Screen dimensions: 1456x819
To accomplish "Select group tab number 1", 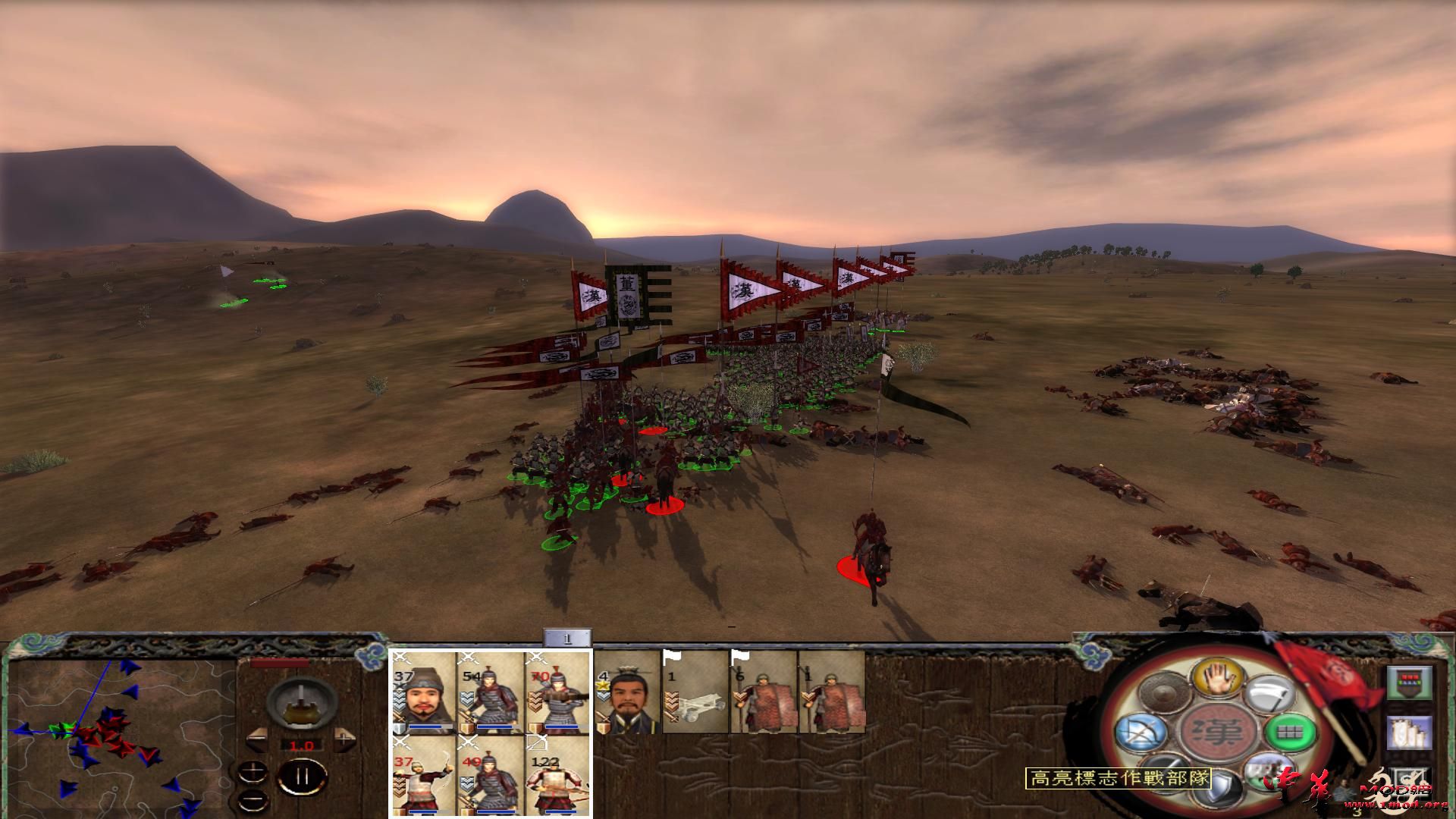I will pyautogui.click(x=567, y=639).
